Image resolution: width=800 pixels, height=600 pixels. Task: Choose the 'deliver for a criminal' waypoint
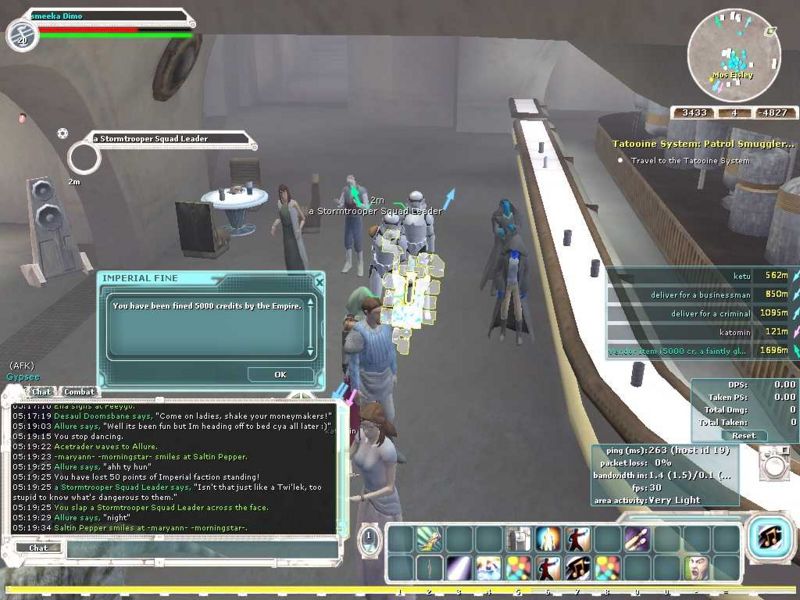coord(700,313)
